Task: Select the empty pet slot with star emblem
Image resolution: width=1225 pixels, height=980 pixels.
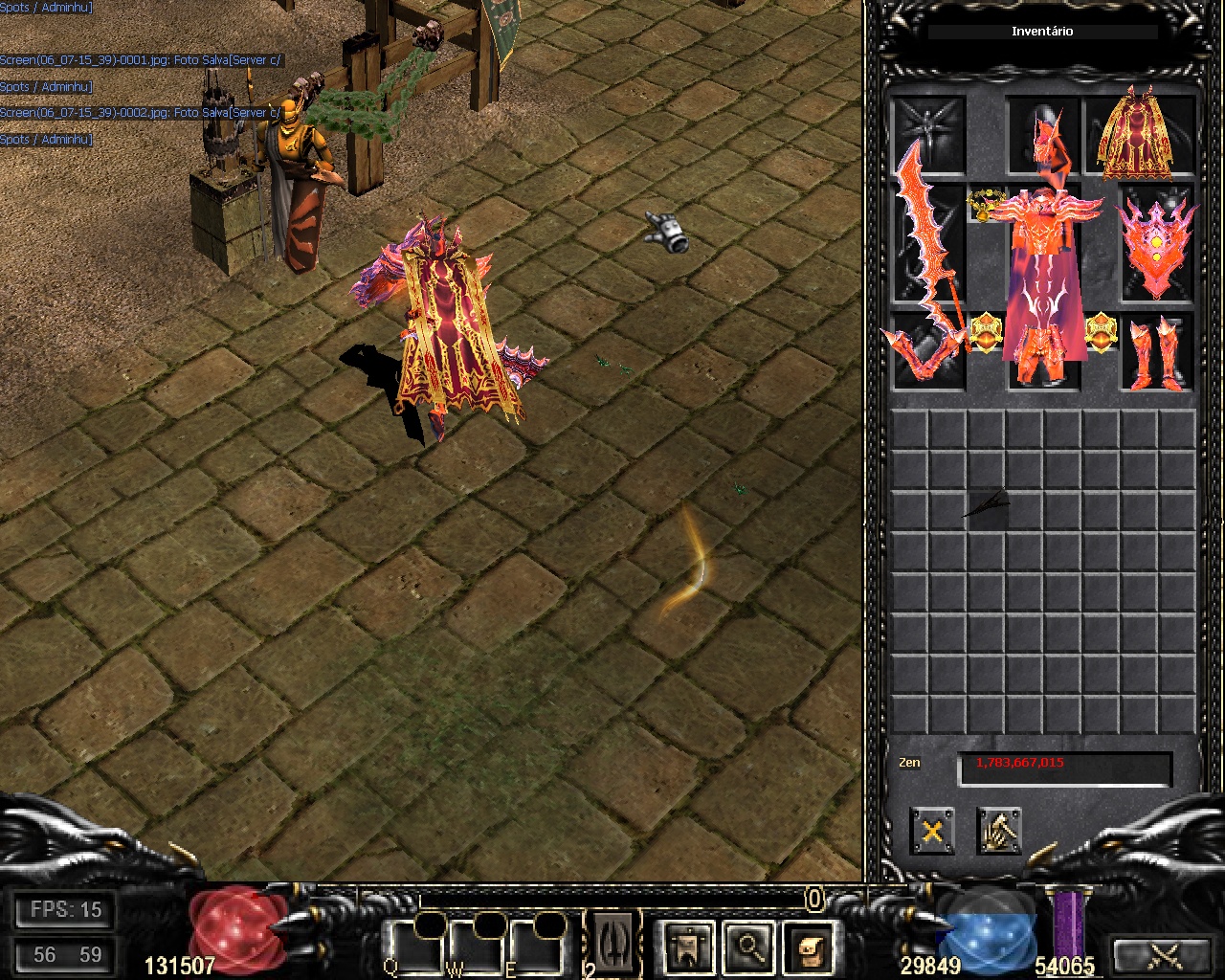Action: (928, 133)
